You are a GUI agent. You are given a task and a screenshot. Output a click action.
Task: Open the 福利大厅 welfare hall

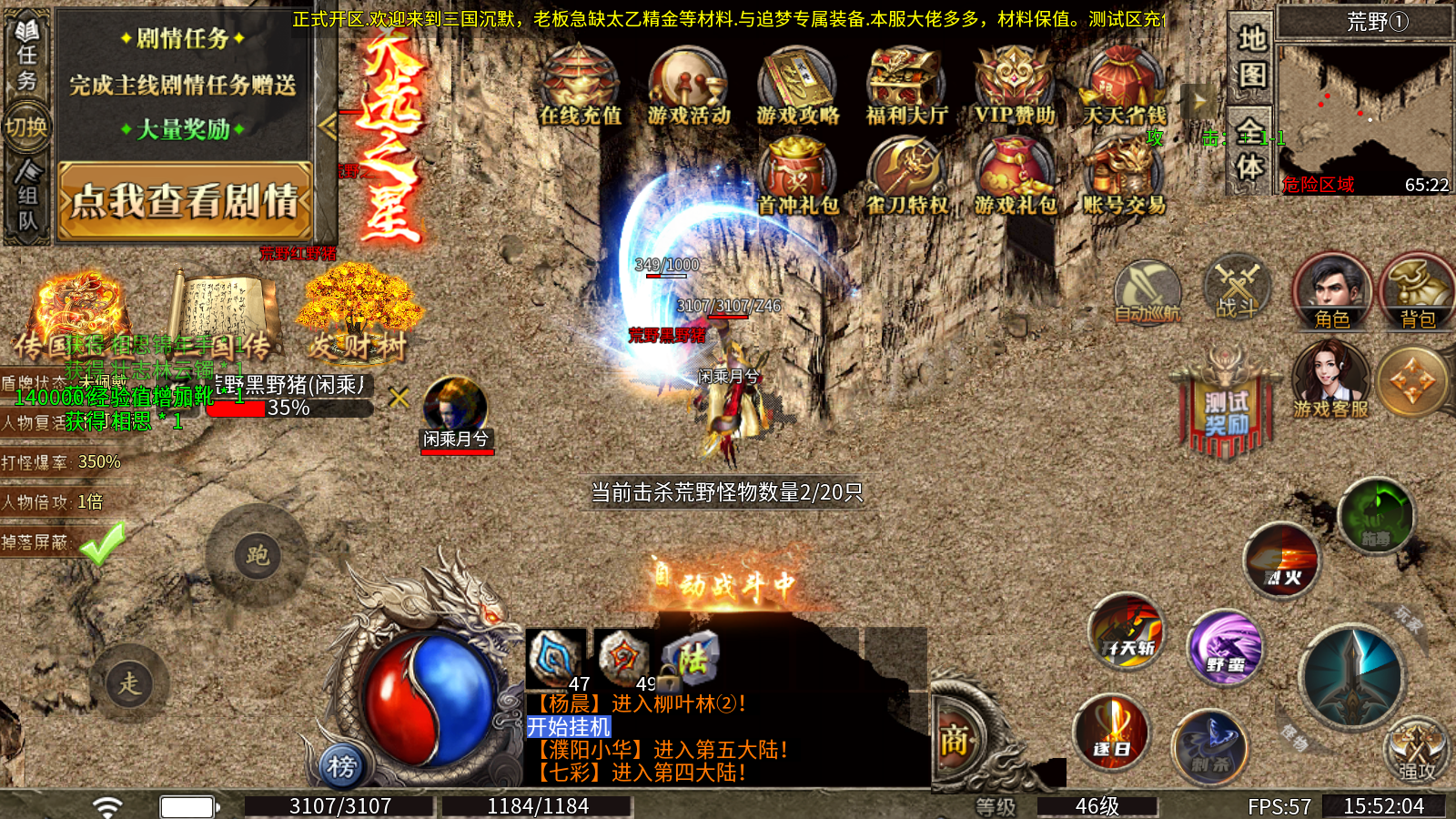[x=906, y=86]
